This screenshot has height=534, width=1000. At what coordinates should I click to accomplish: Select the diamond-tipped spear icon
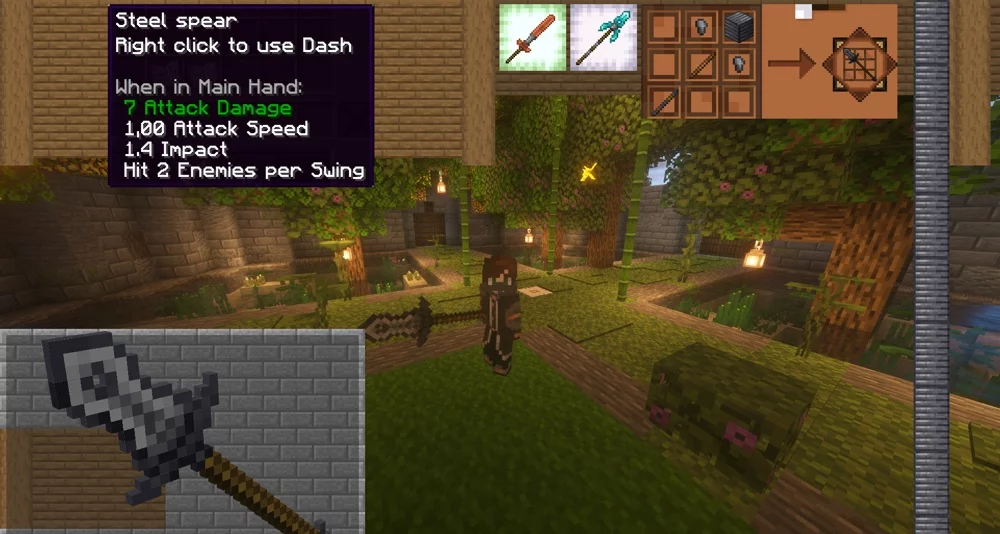click(x=604, y=37)
